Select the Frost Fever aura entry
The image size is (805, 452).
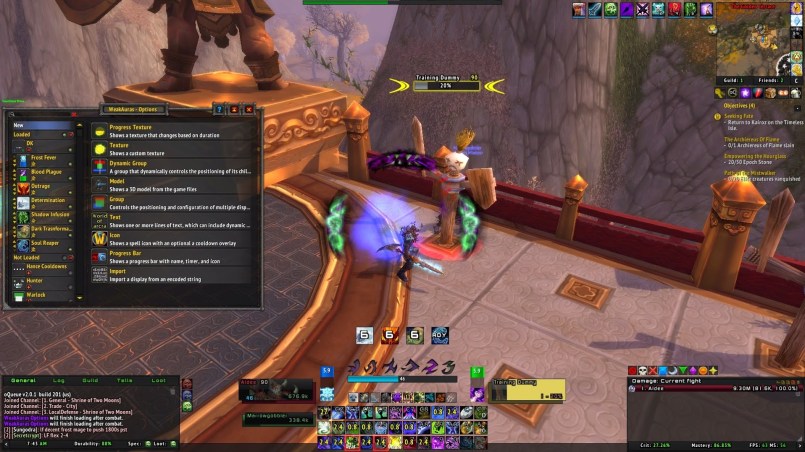pos(45,159)
